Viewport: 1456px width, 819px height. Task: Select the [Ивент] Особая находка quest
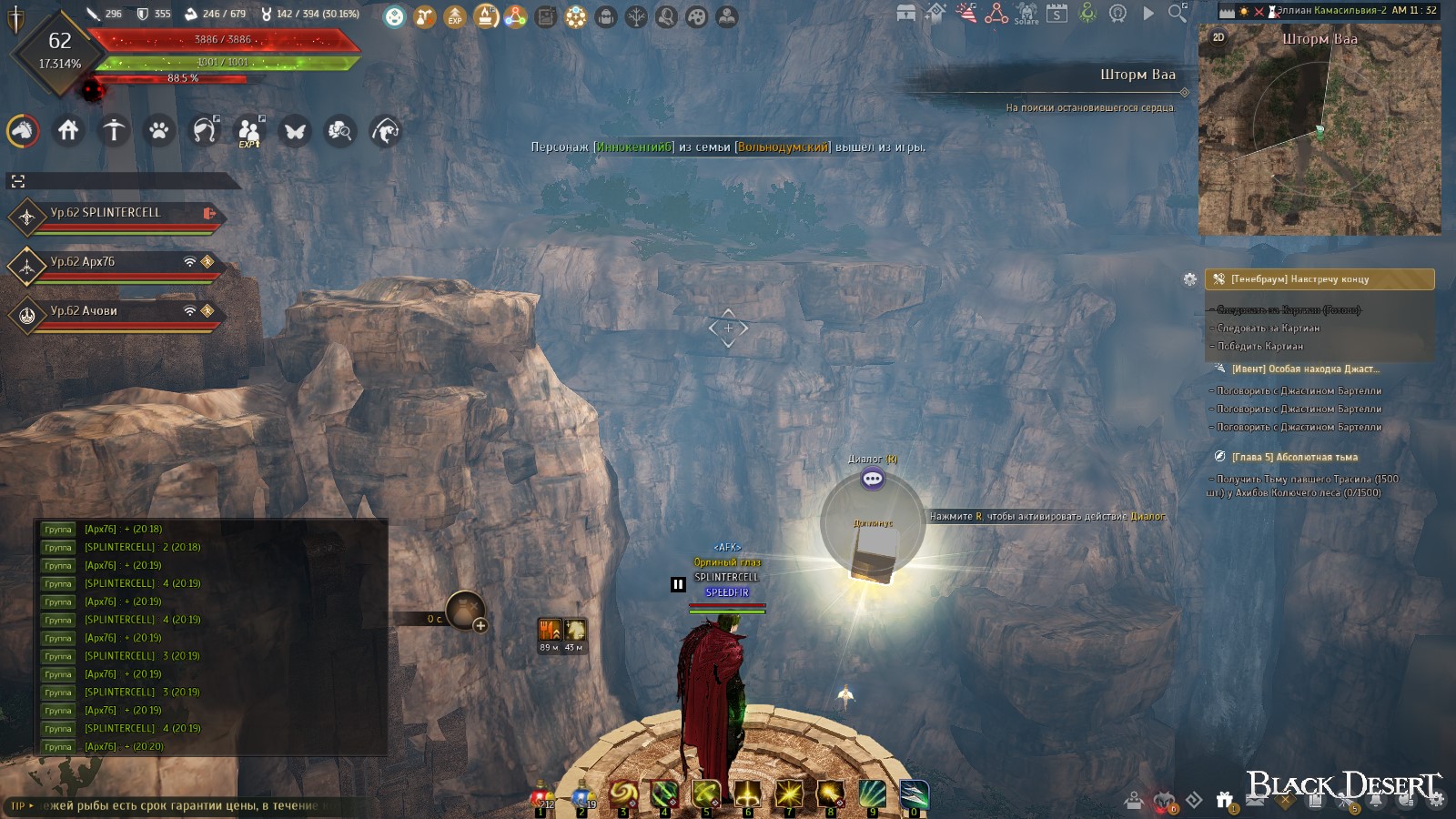pos(1305,369)
